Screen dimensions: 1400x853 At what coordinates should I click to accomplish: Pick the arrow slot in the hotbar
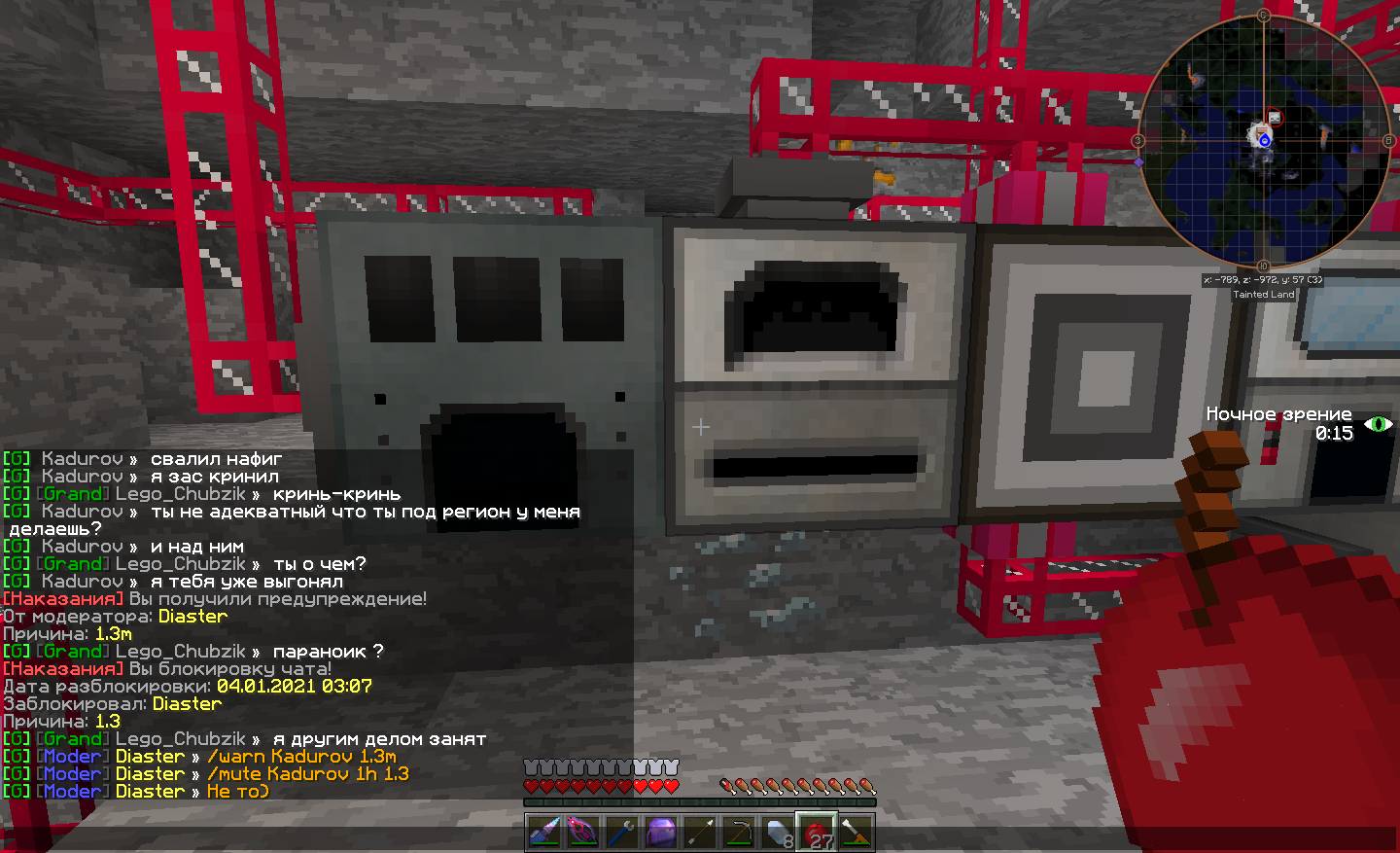pyautogui.click(x=700, y=833)
